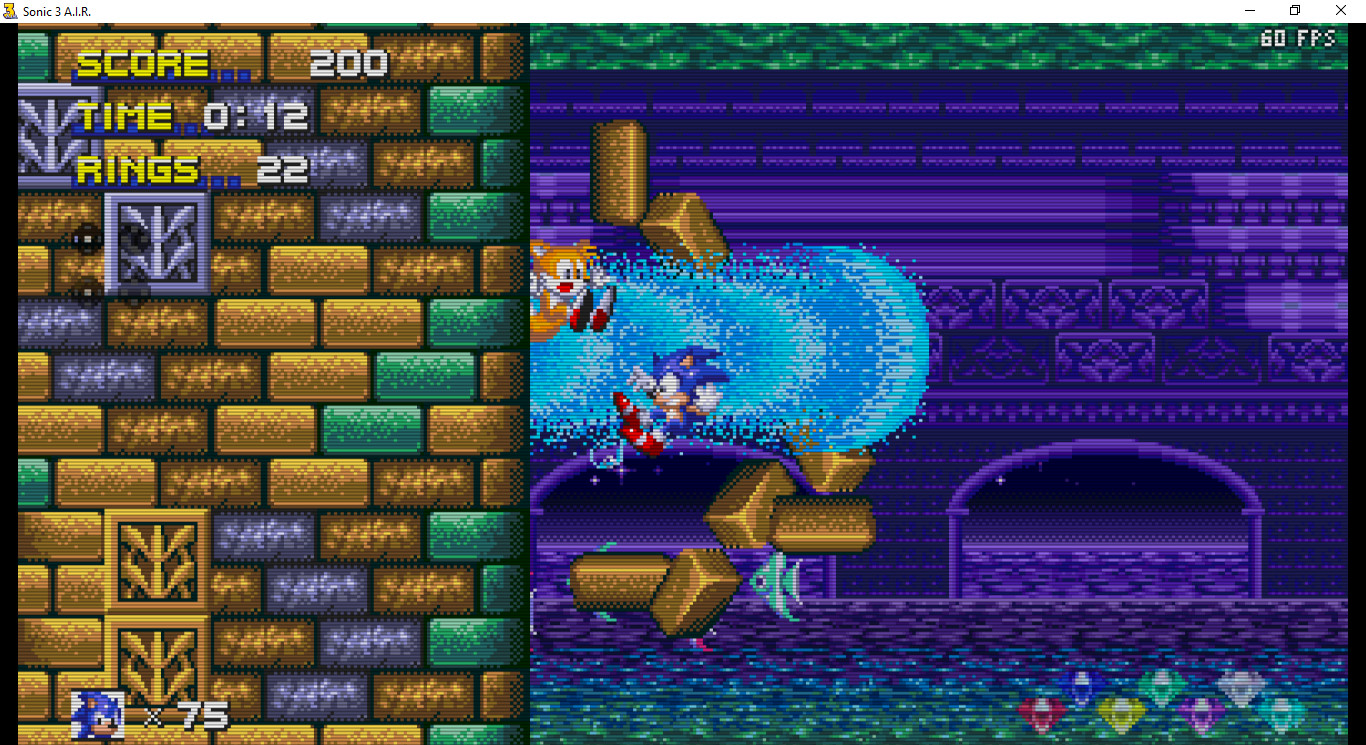Click the restore window button
The height and width of the screenshot is (745, 1366).
pos(1293,9)
